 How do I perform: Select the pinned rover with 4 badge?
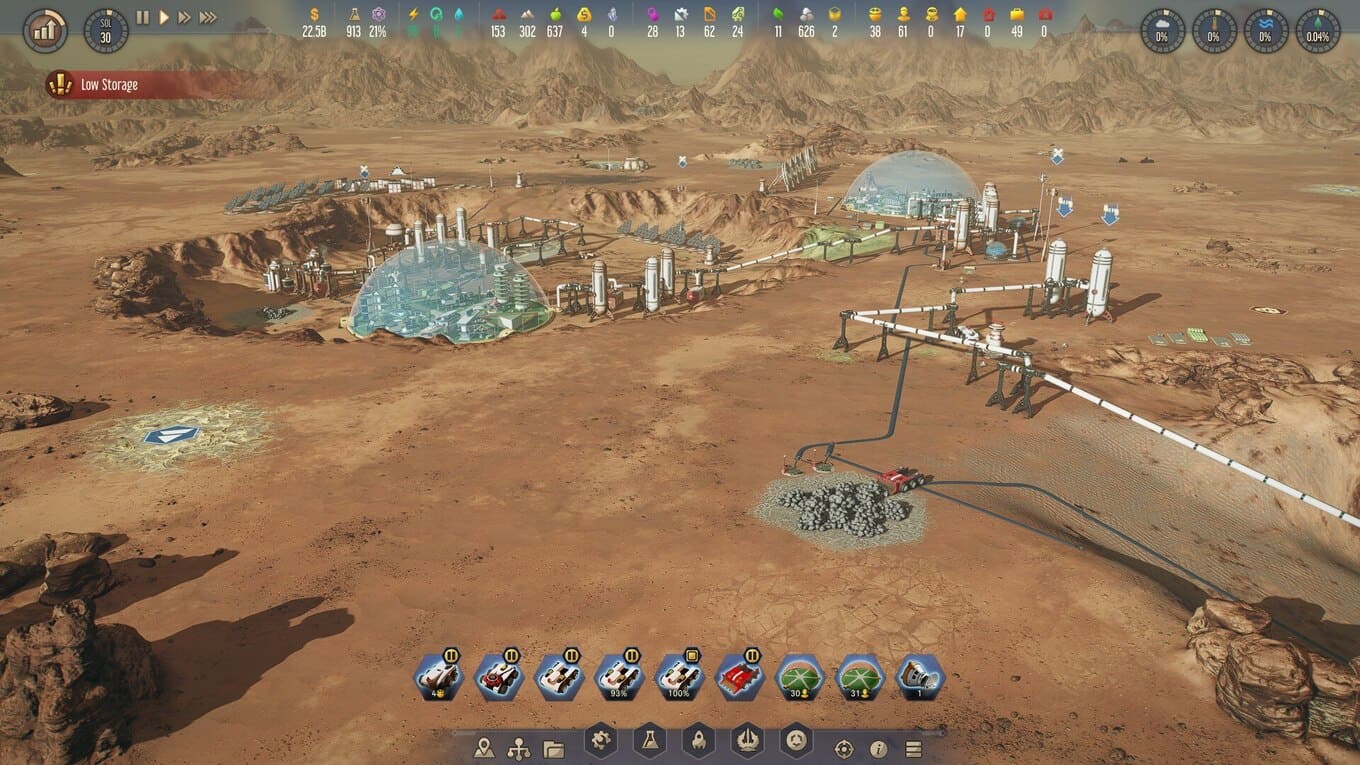tap(439, 678)
